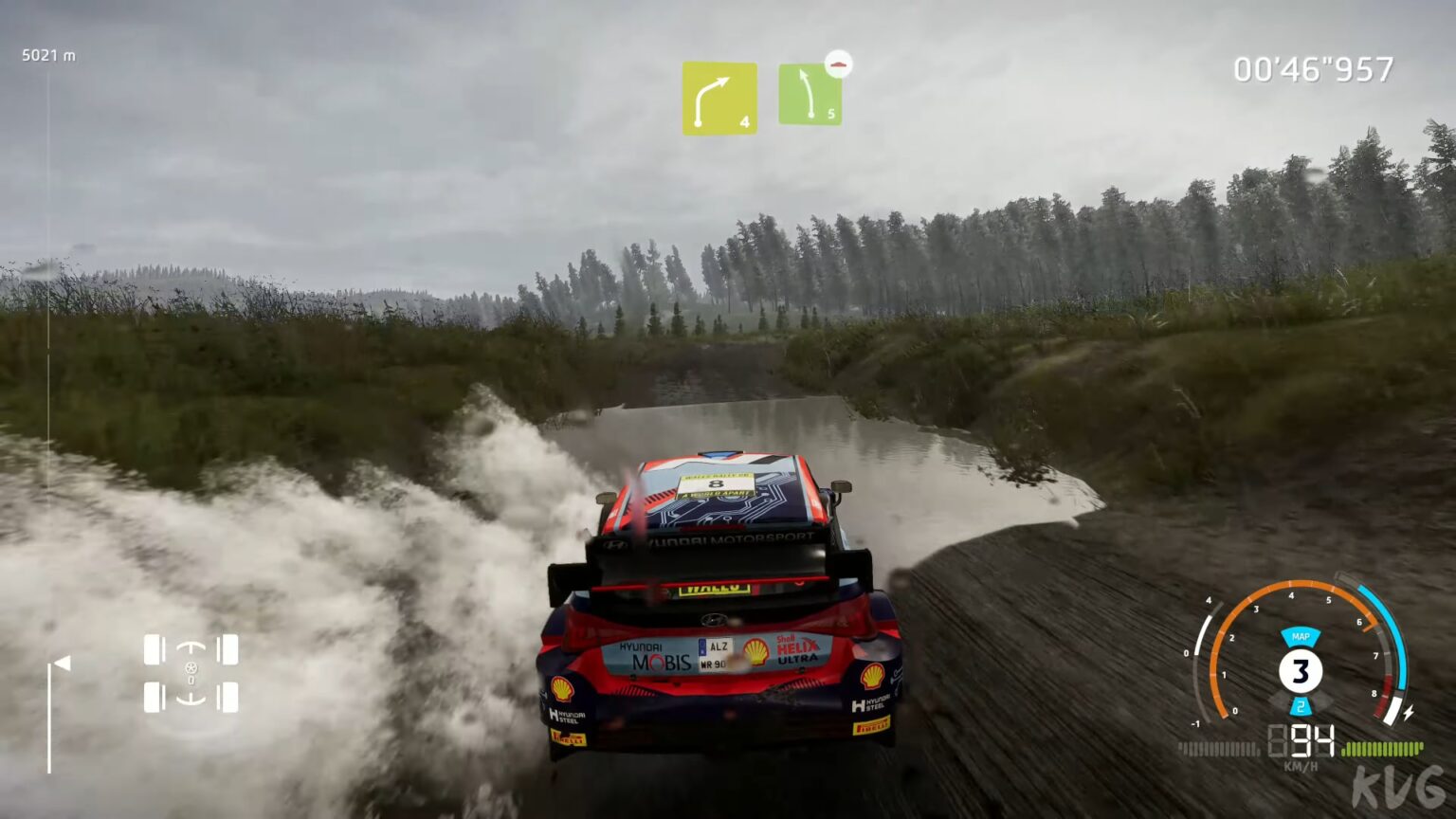Click the white triangle stage position arrow
Viewport: 1456px width, 819px height.
coord(63,664)
